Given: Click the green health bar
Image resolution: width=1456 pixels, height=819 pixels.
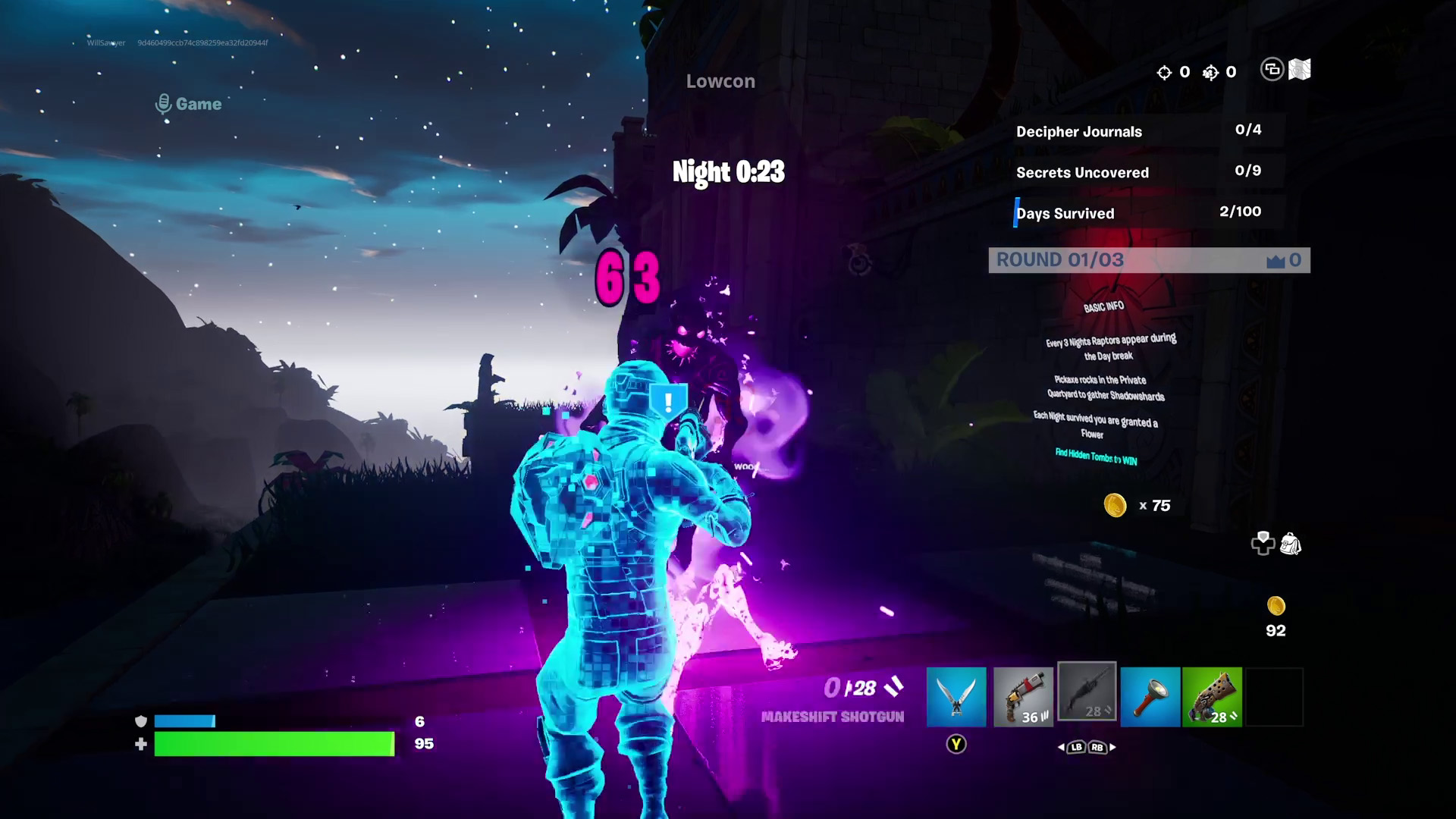Looking at the screenshot, I should [x=273, y=744].
